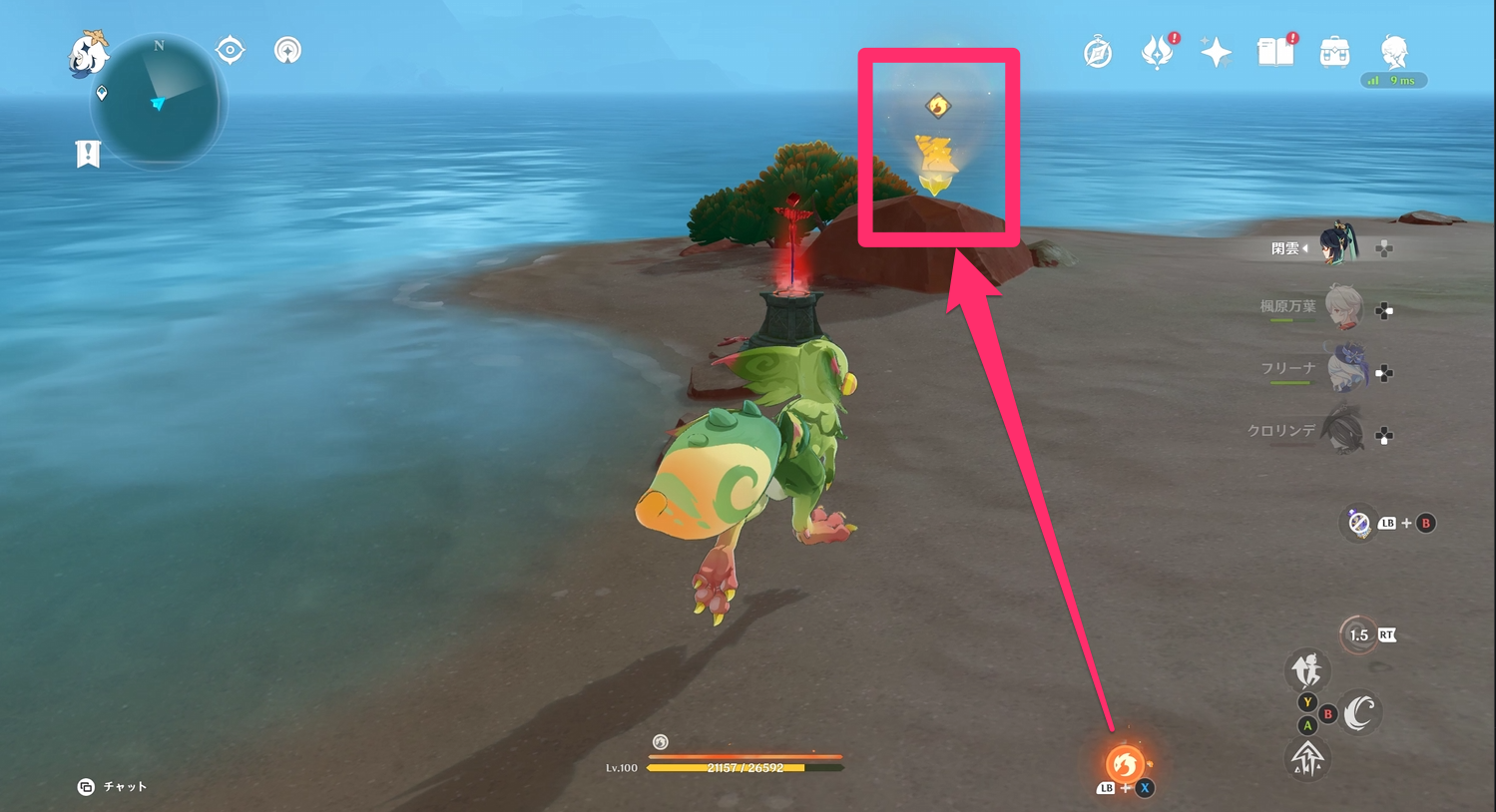
Task: Click the 9 ms ping indicator
Action: [1394, 81]
